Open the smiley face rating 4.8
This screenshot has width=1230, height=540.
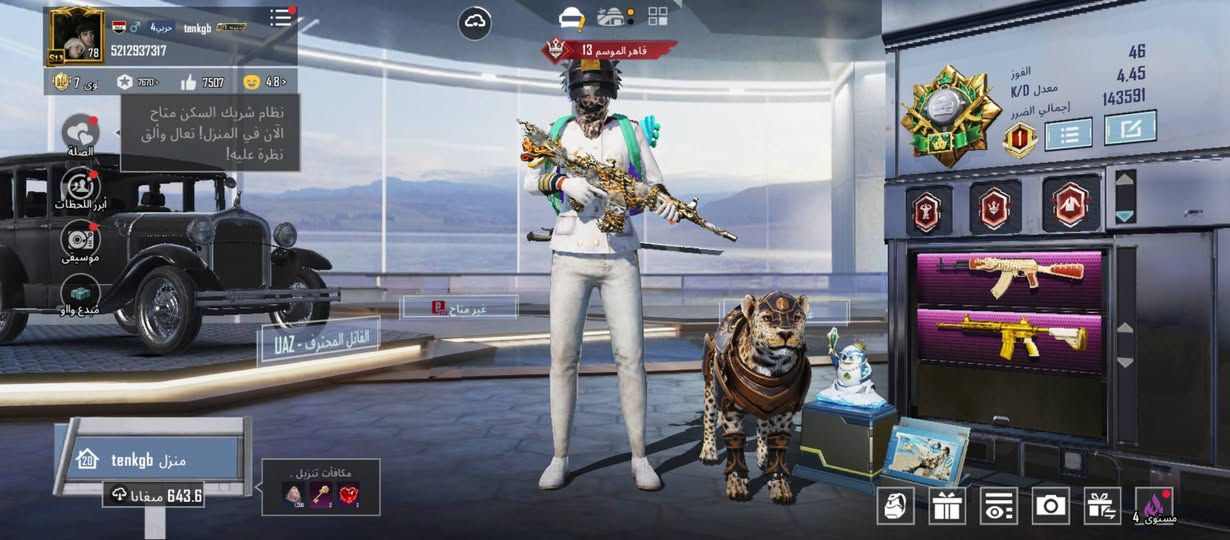(x=266, y=82)
